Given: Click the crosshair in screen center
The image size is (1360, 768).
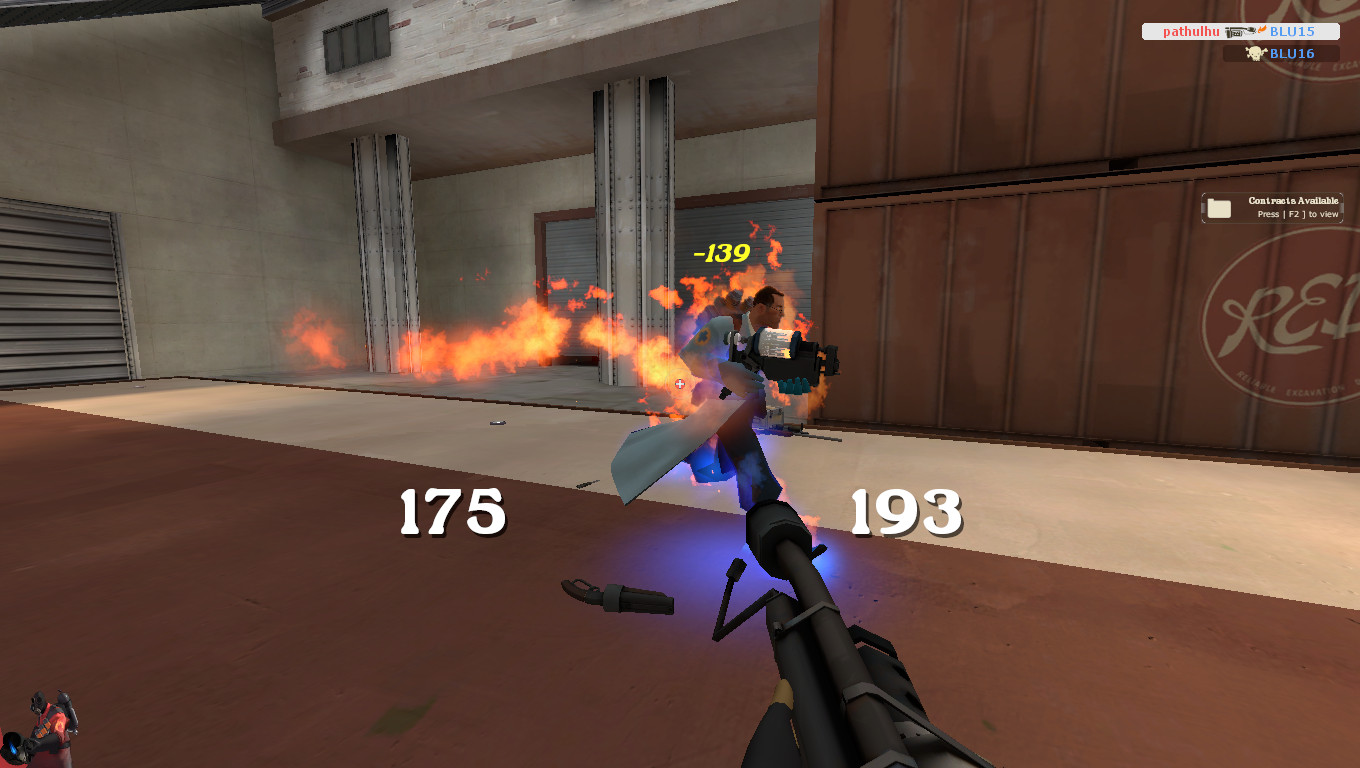Looking at the screenshot, I should 679,384.
